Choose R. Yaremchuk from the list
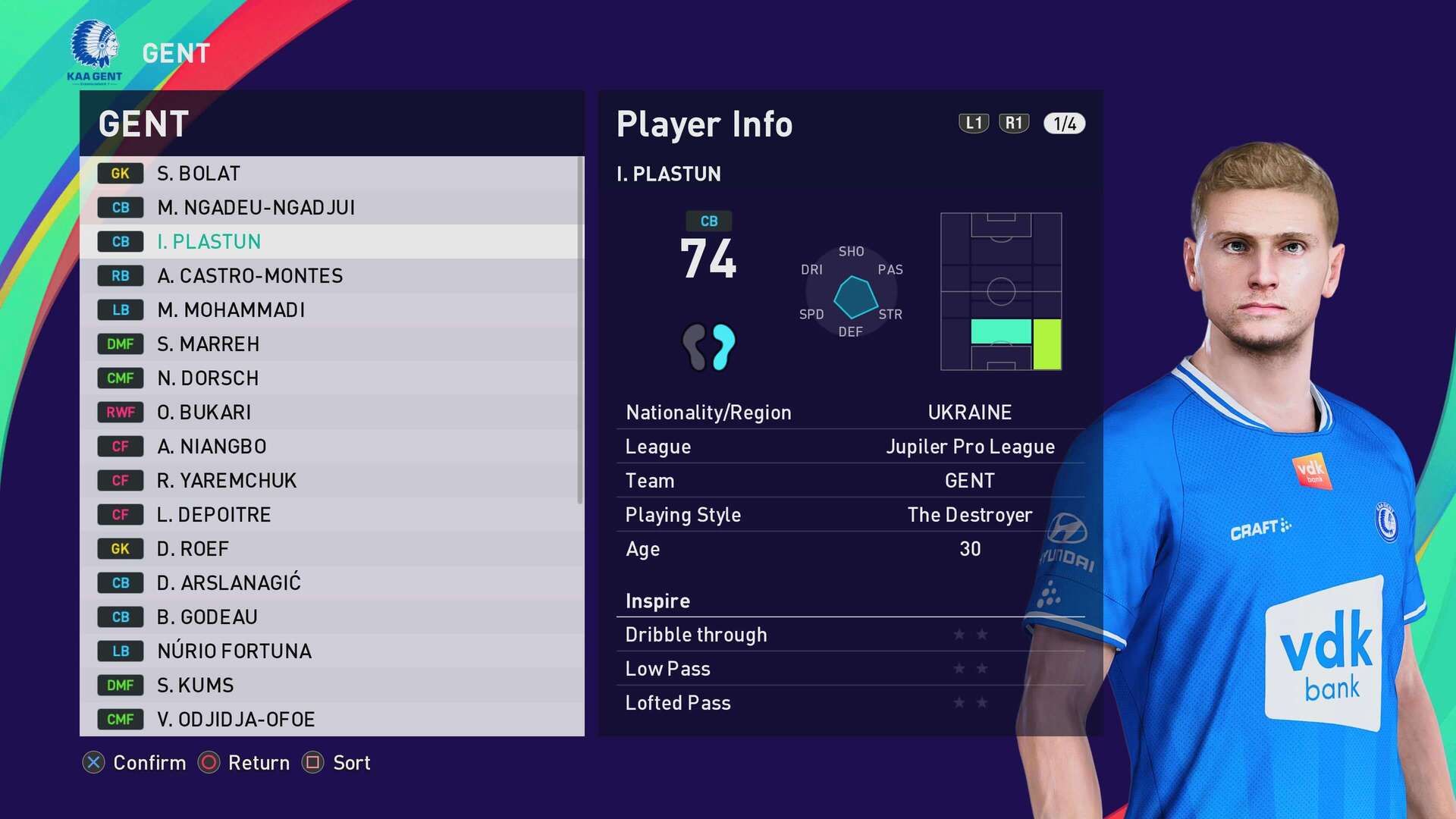The width and height of the screenshot is (1456, 819). point(331,481)
